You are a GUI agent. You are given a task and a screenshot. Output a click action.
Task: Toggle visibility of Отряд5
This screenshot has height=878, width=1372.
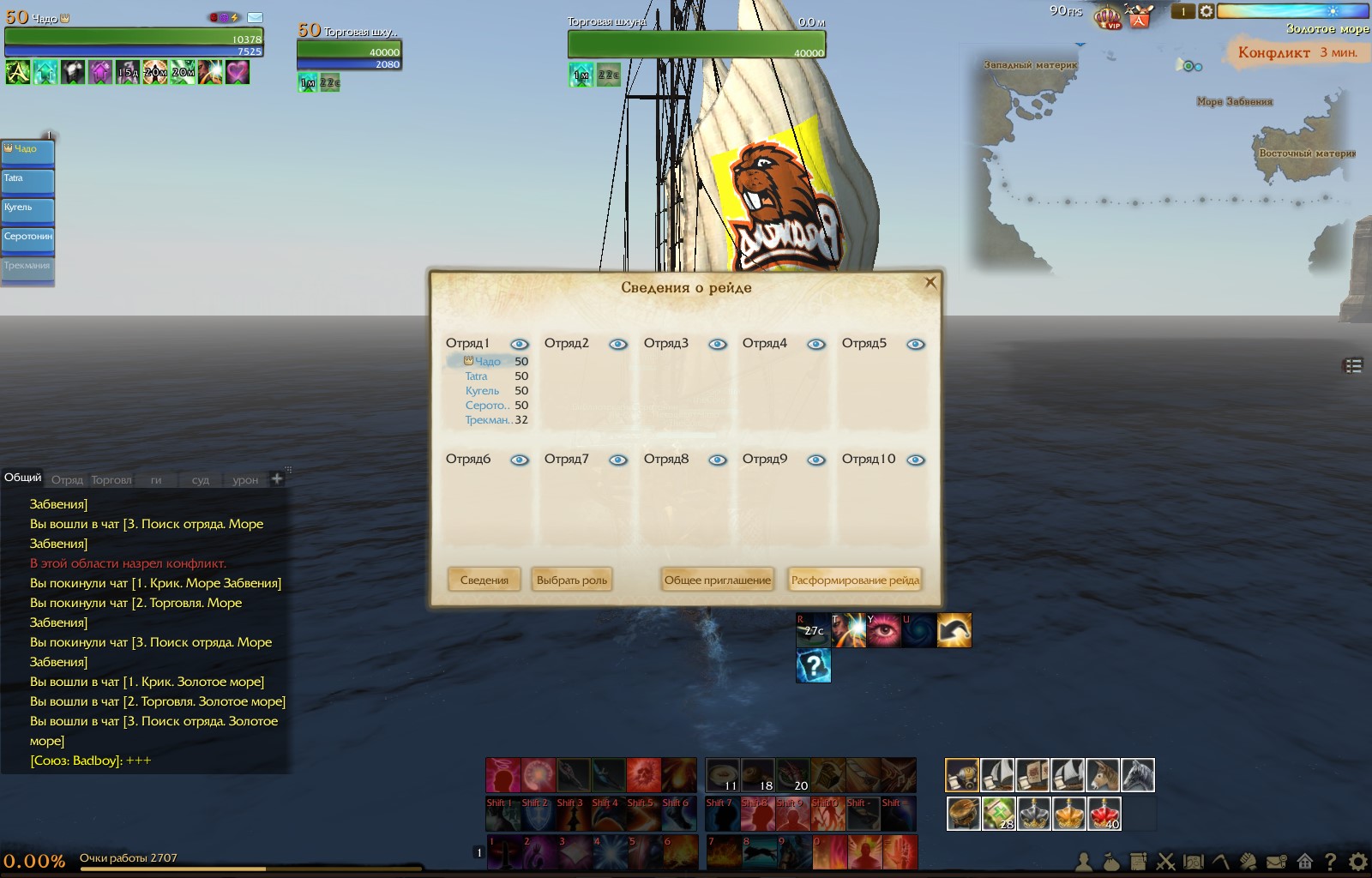point(916,344)
